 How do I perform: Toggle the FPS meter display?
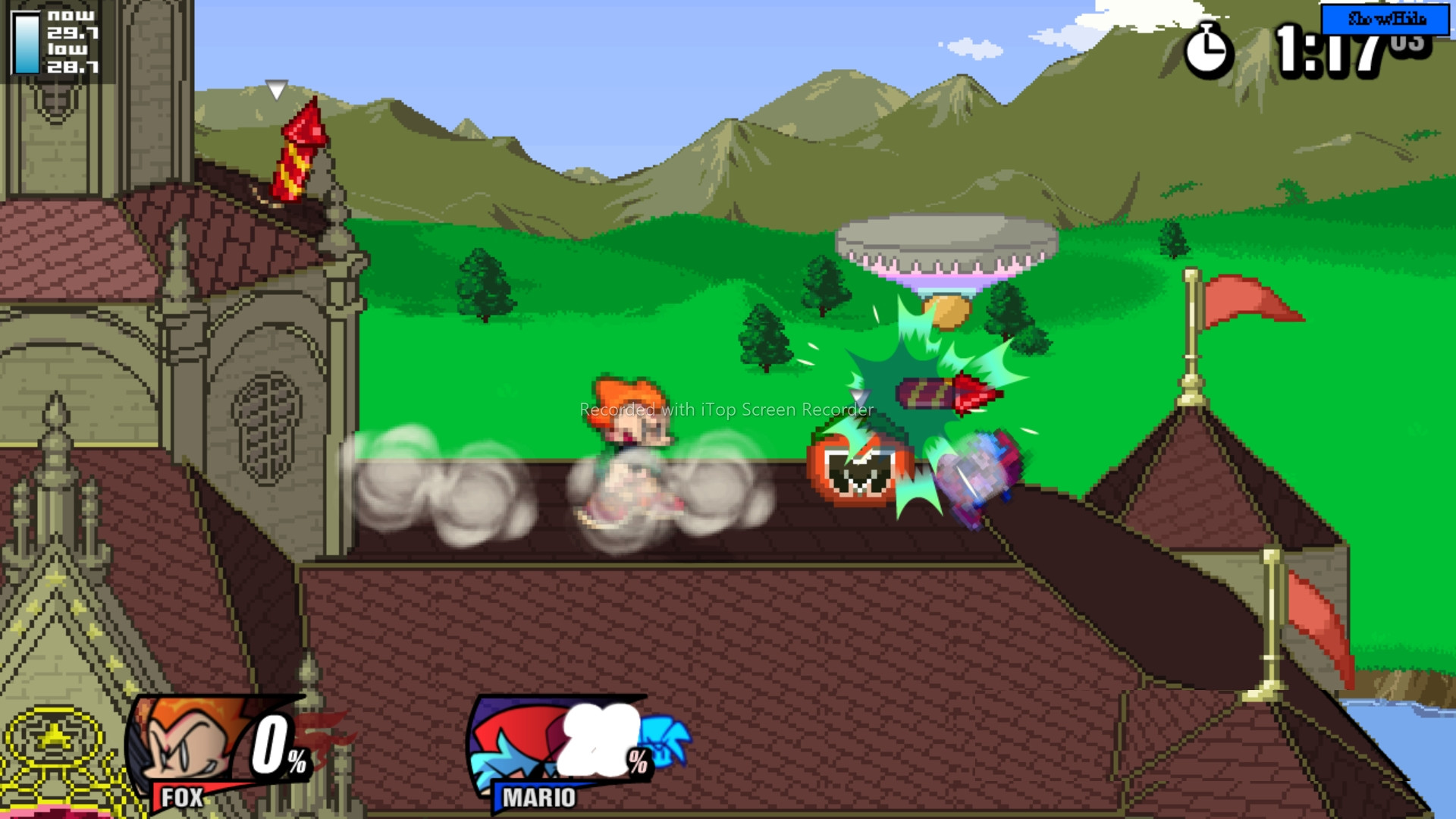coord(53,38)
